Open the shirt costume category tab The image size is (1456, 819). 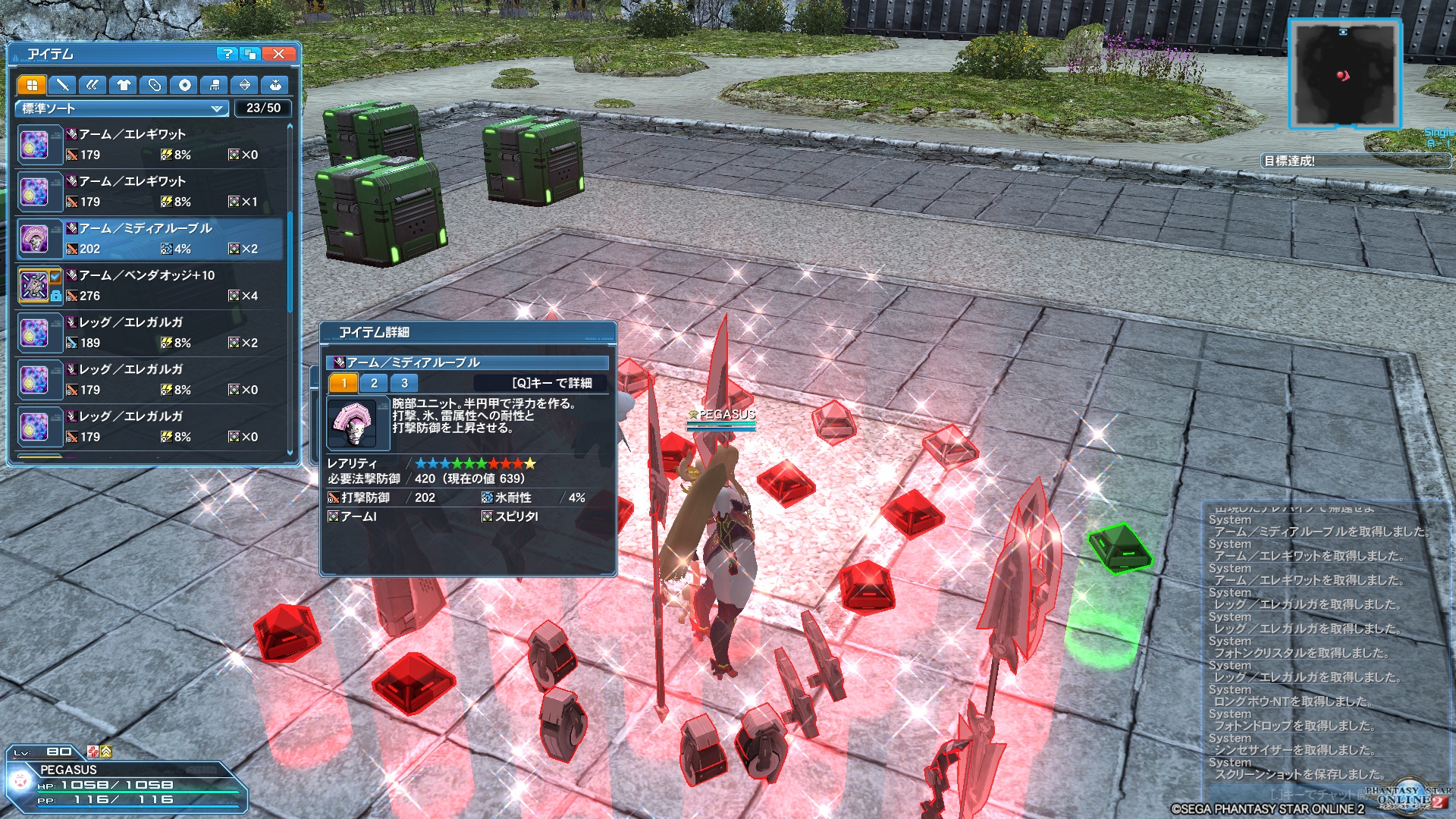click(x=123, y=85)
